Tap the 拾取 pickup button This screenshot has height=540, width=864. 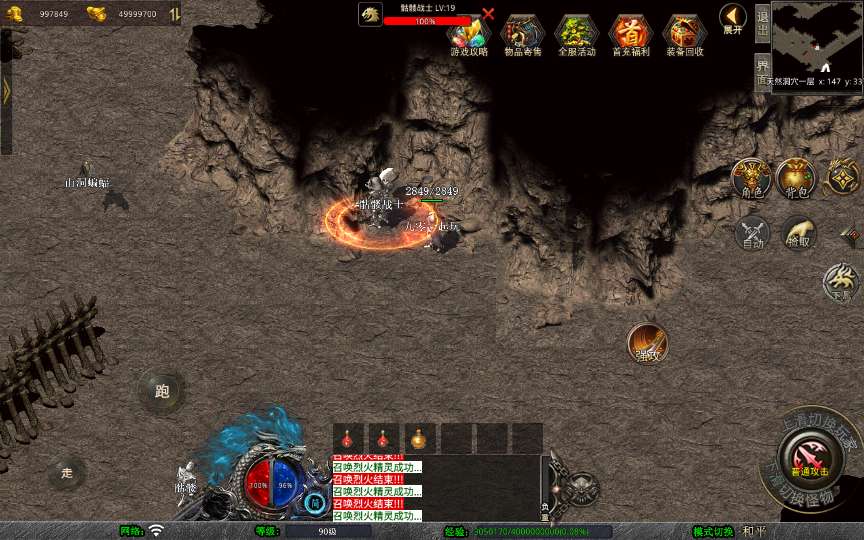[799, 232]
